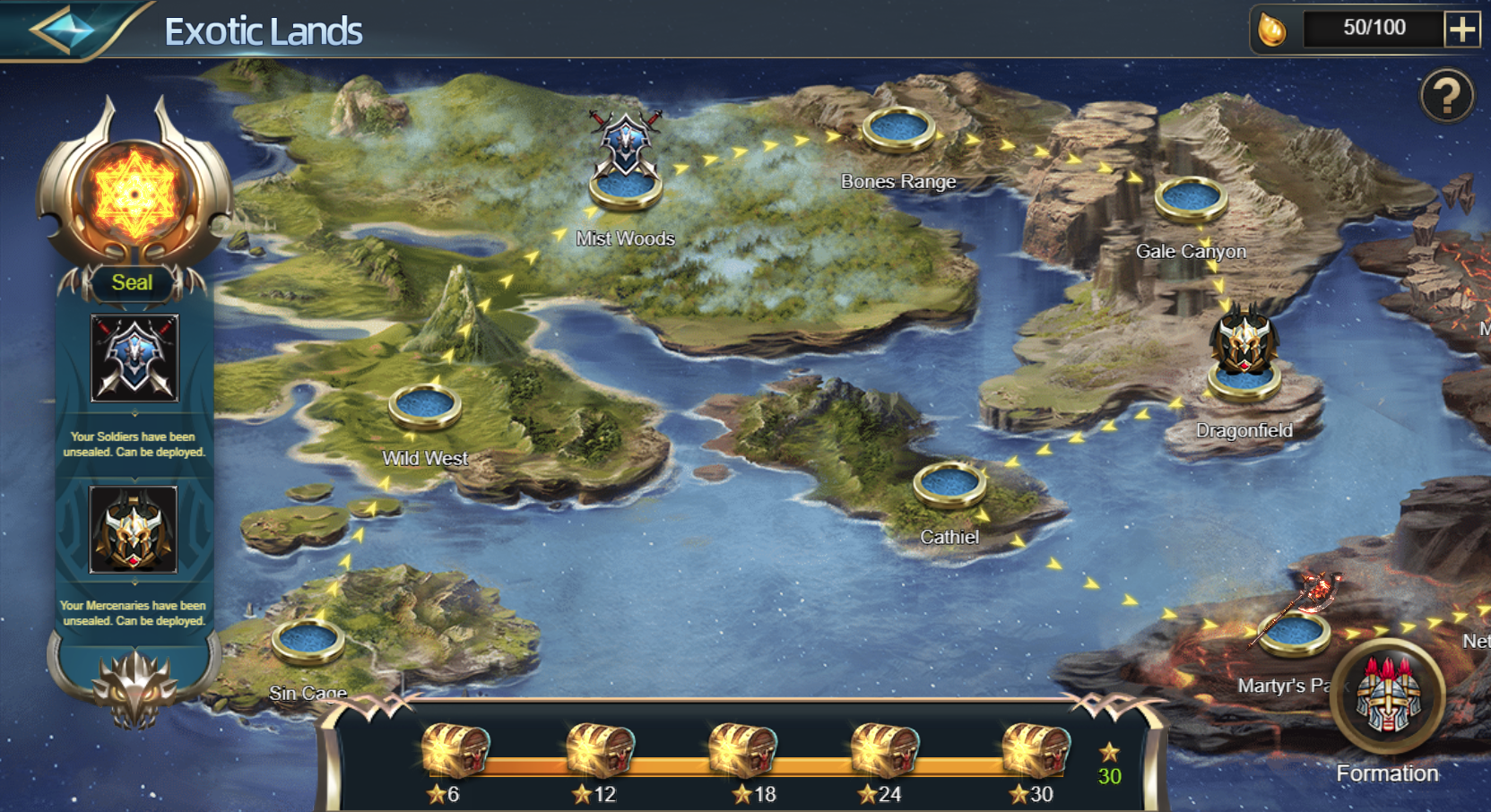Select the Mercenaries seal helmet icon
This screenshot has width=1491, height=812.
click(134, 529)
